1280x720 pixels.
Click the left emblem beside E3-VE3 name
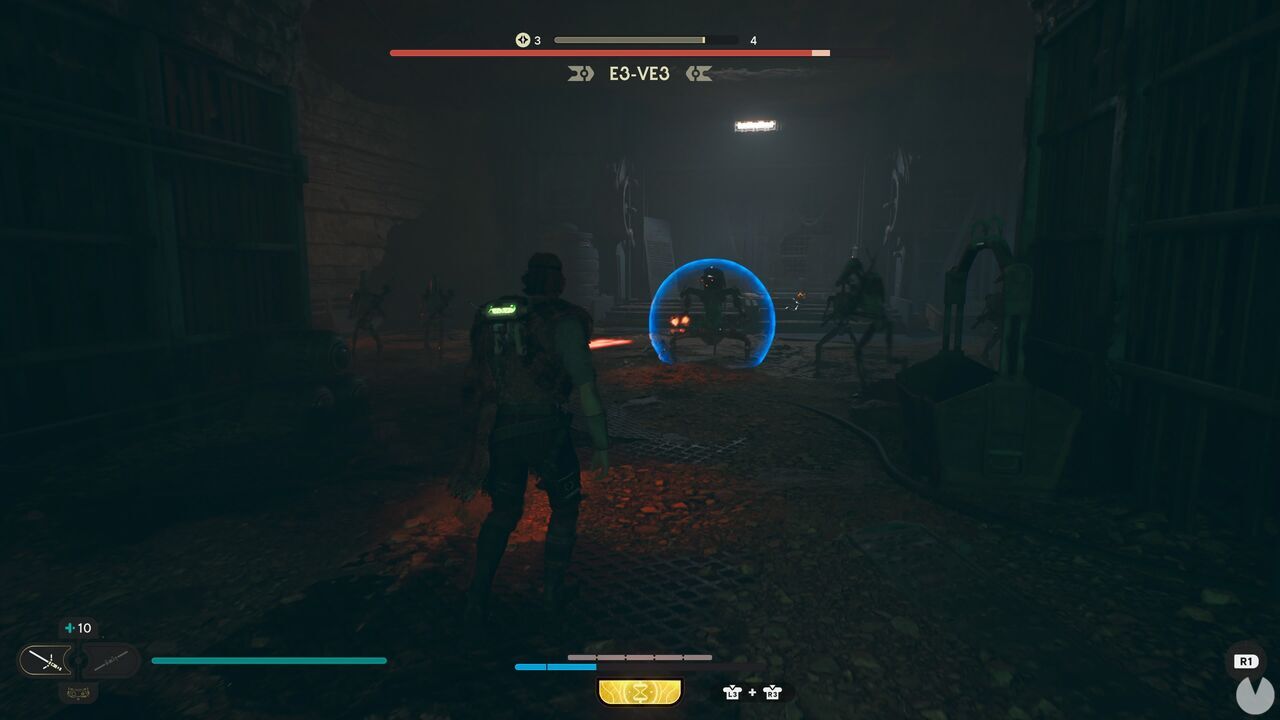click(x=580, y=72)
